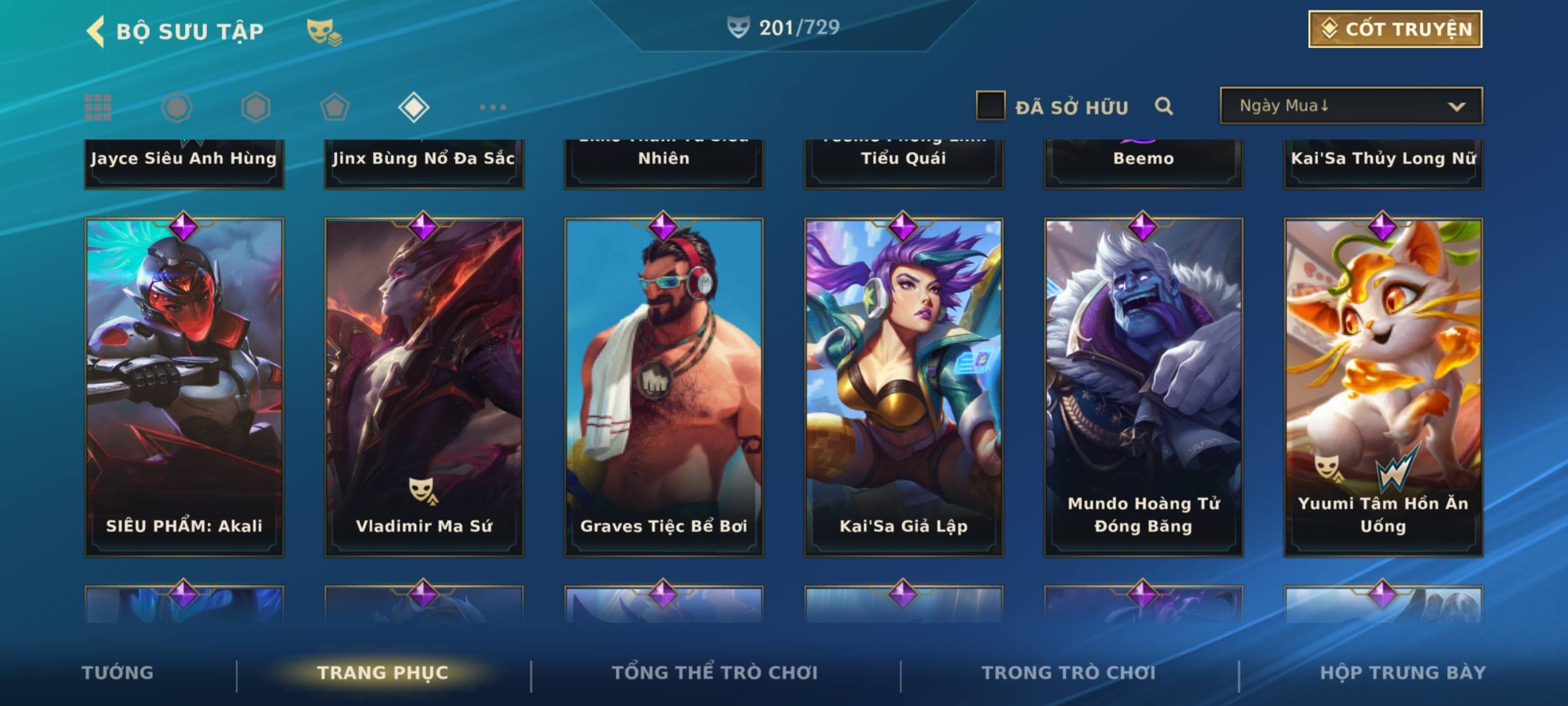The height and width of the screenshot is (706, 1568).
Task: Select Yuumi Tâm Hồn Ăn Uống skin
Action: click(x=1383, y=387)
